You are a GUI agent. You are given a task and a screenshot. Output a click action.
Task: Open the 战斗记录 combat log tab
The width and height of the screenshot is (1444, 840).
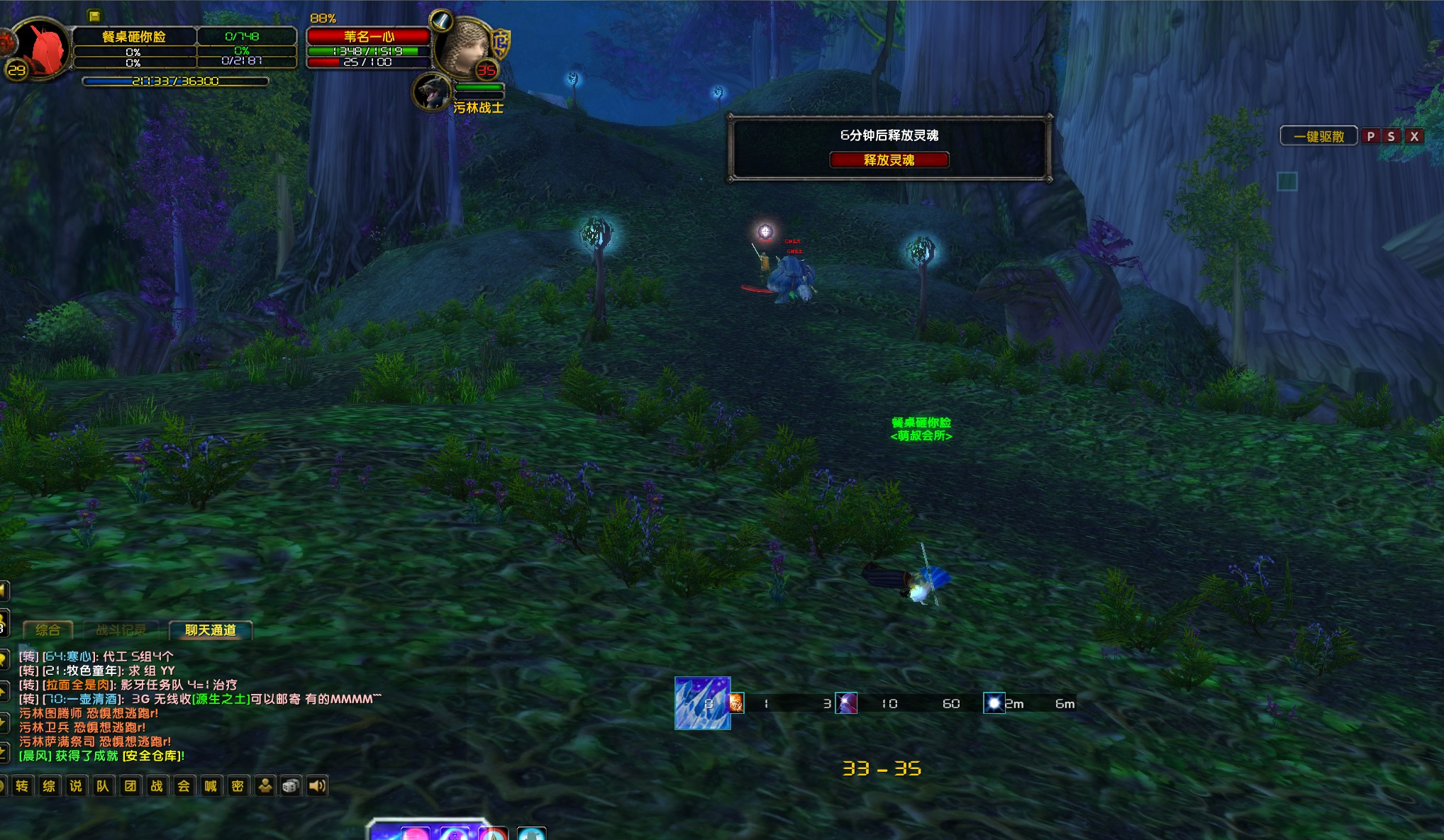[x=121, y=629]
